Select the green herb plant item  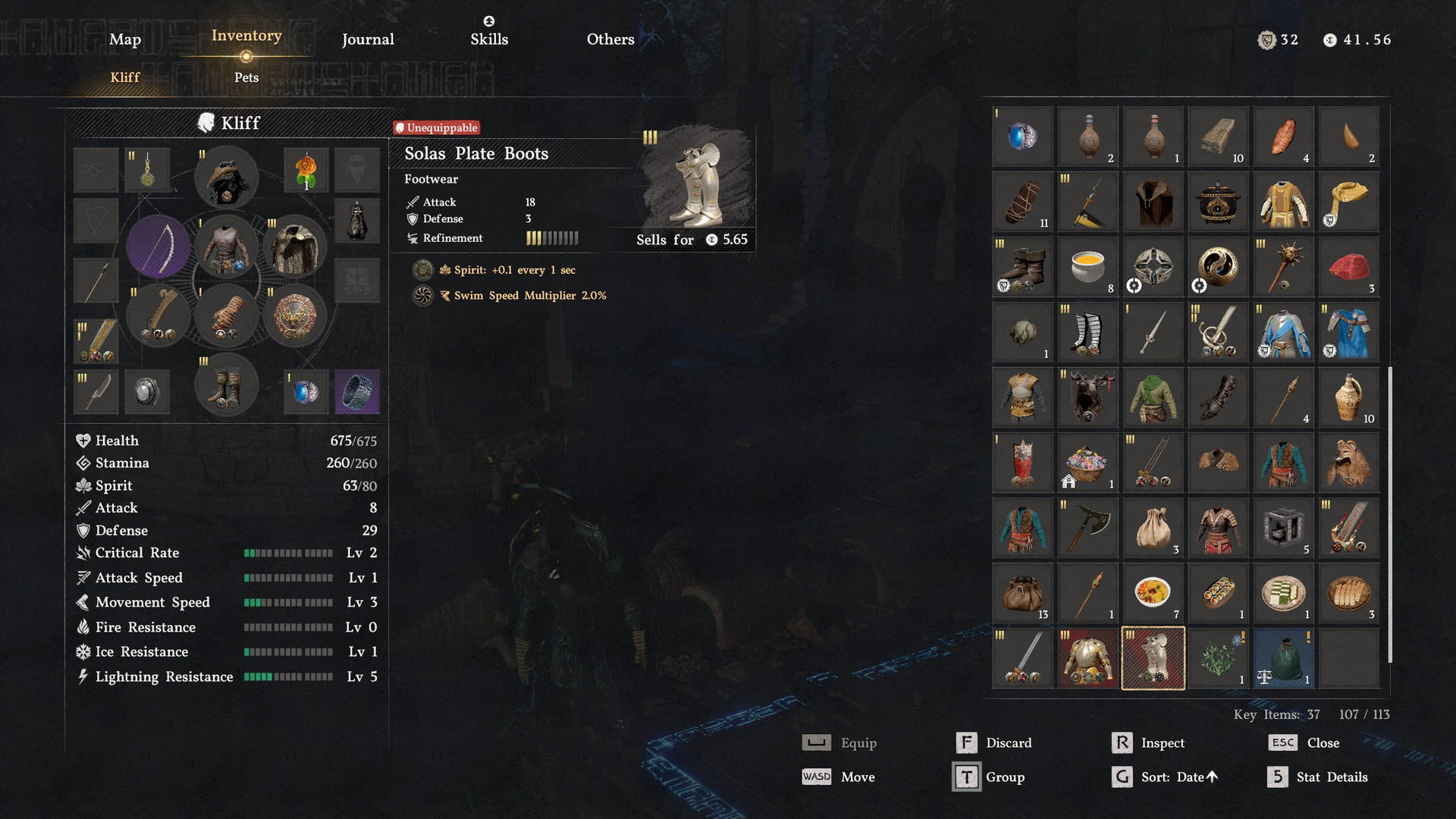coord(1218,657)
